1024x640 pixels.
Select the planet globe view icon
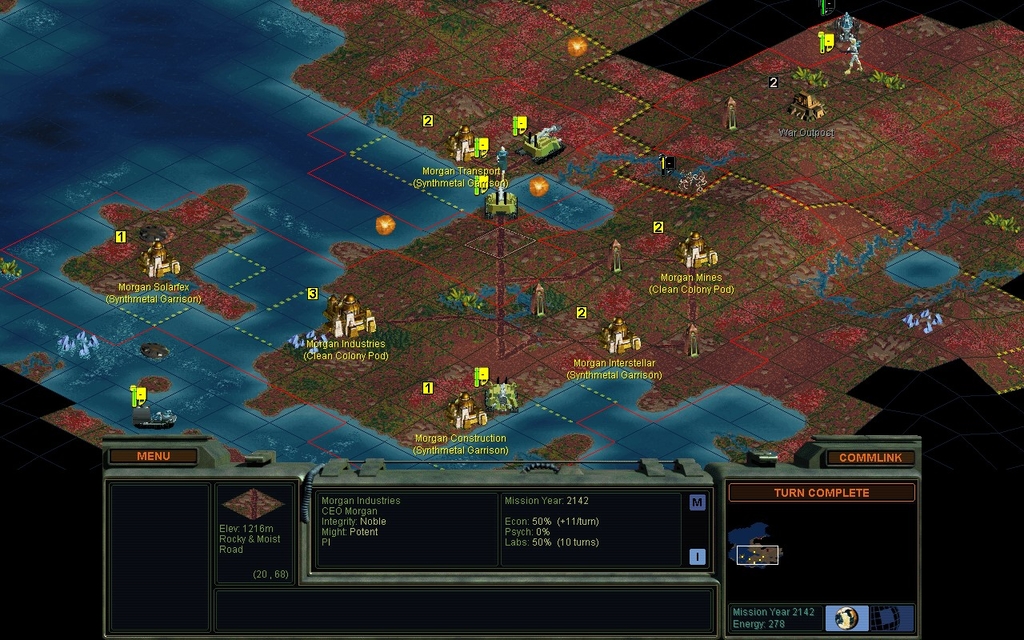(847, 618)
